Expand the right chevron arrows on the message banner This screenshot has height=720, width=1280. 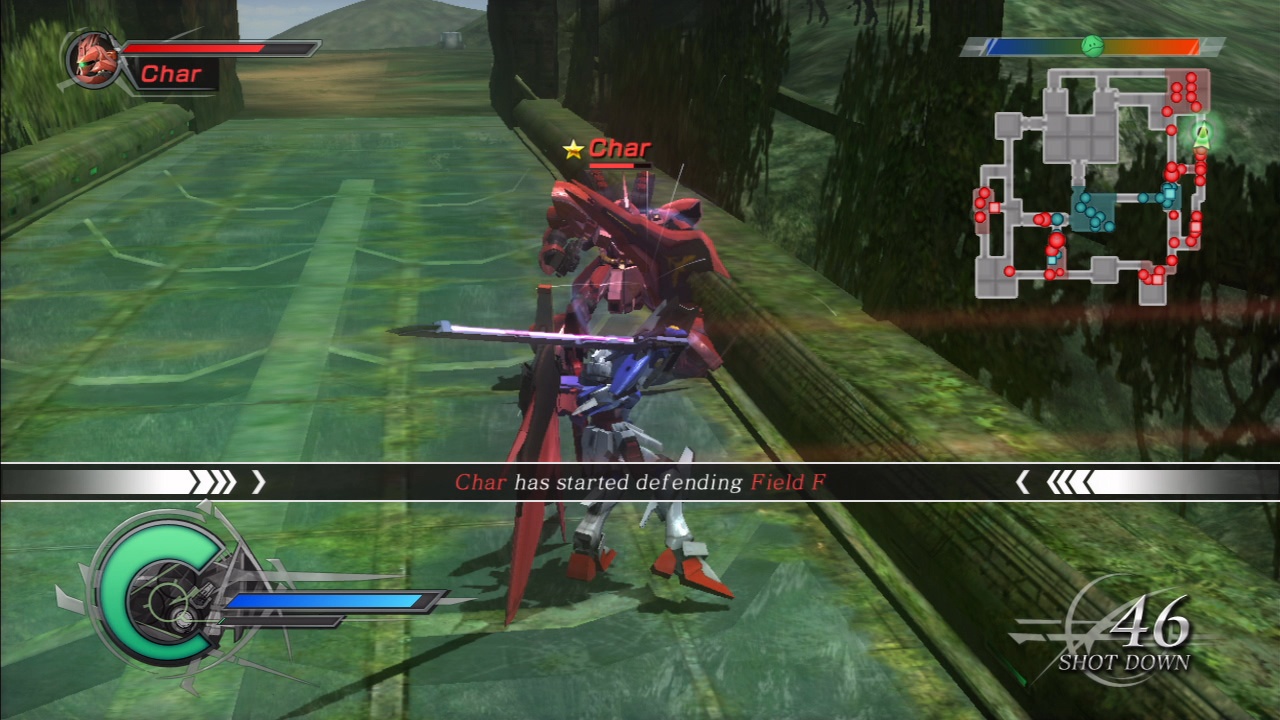click(x=1065, y=483)
